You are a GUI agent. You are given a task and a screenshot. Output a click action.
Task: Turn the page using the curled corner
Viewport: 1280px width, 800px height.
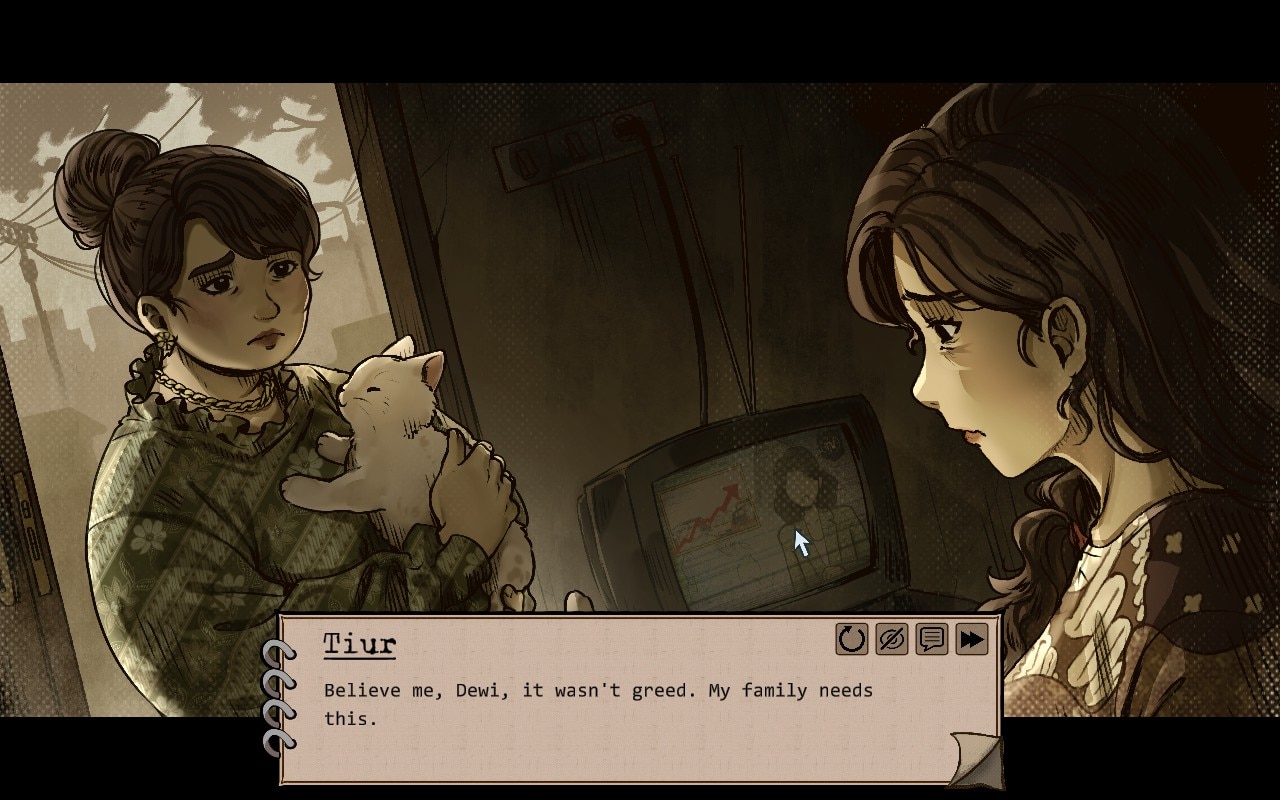[x=975, y=757]
